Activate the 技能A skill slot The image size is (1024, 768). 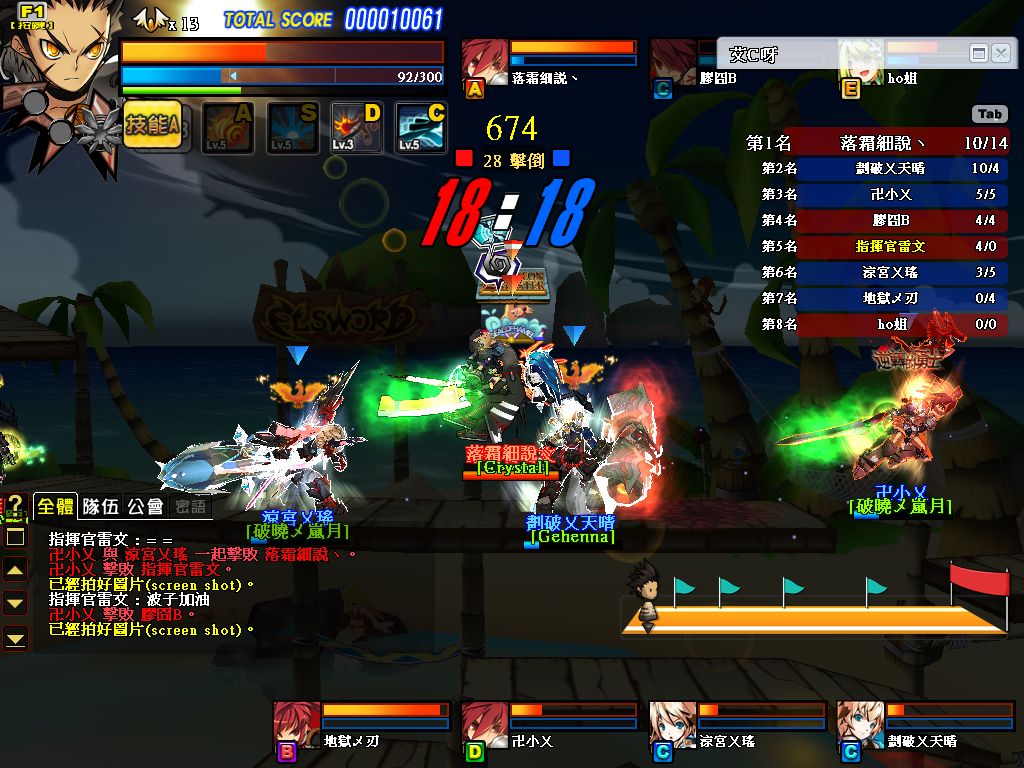click(x=152, y=126)
